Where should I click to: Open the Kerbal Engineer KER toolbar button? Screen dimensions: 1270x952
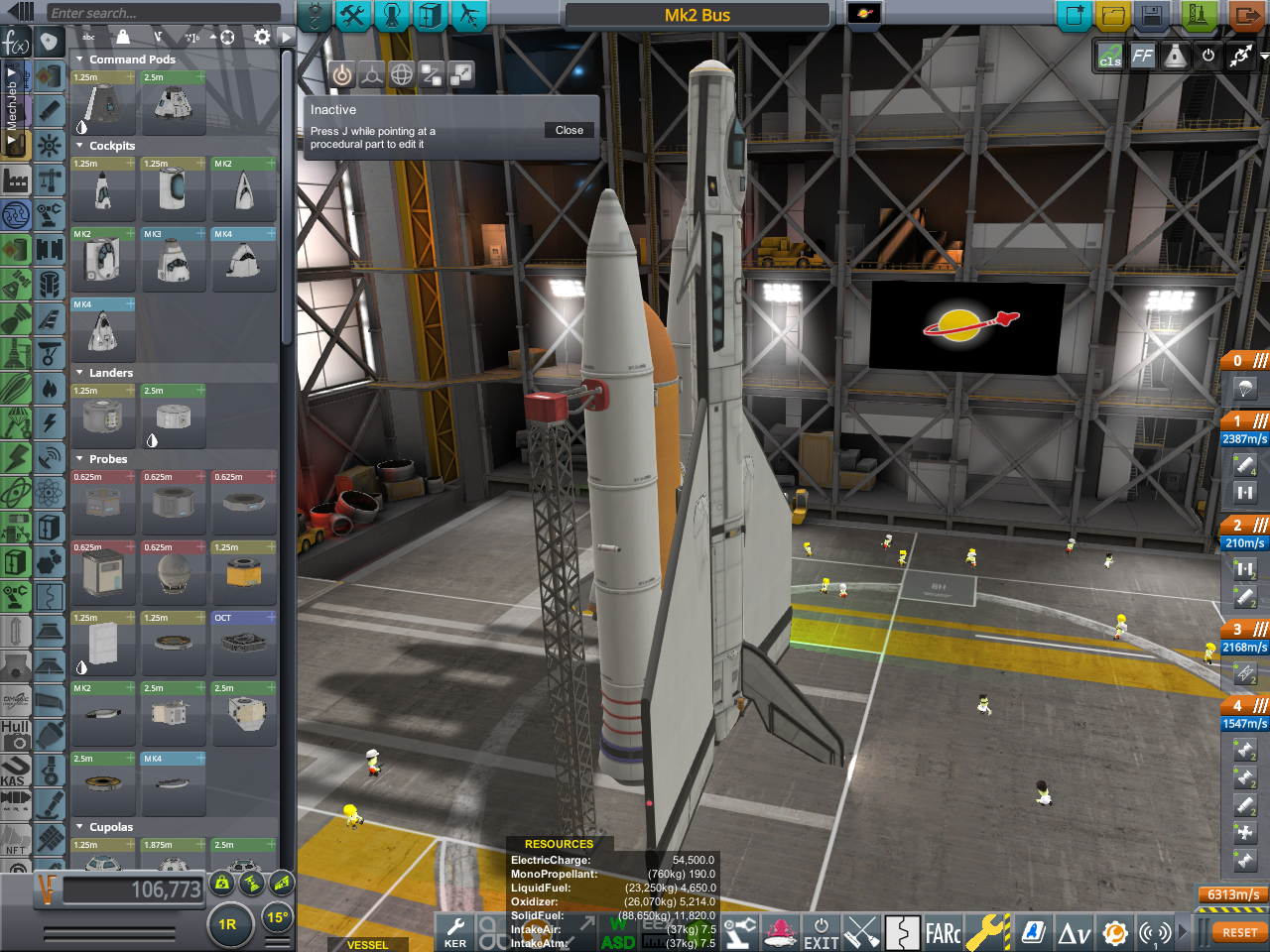(455, 933)
